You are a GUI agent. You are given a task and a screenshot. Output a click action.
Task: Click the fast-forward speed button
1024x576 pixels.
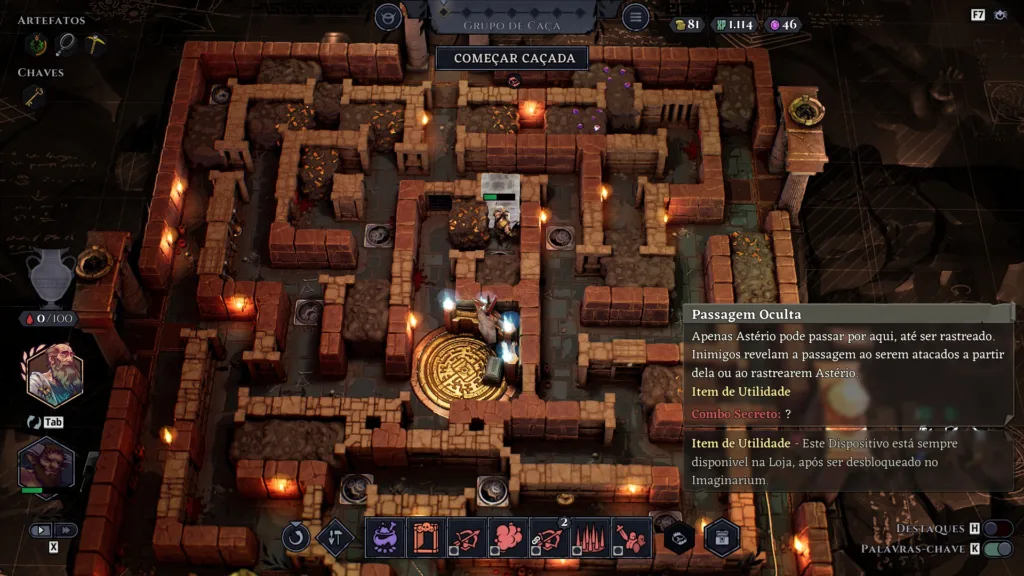[66, 530]
